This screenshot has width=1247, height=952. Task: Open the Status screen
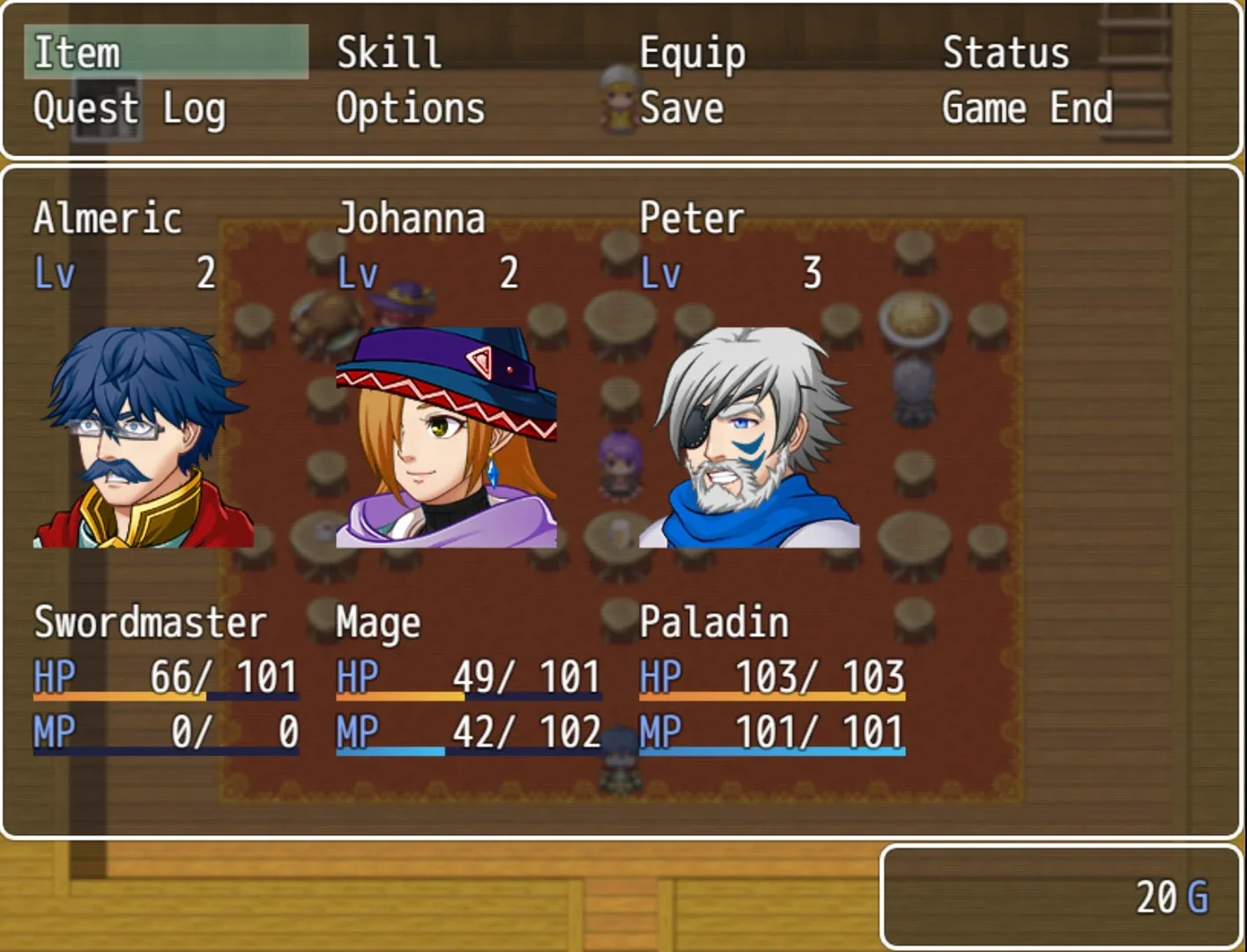[x=1006, y=53]
